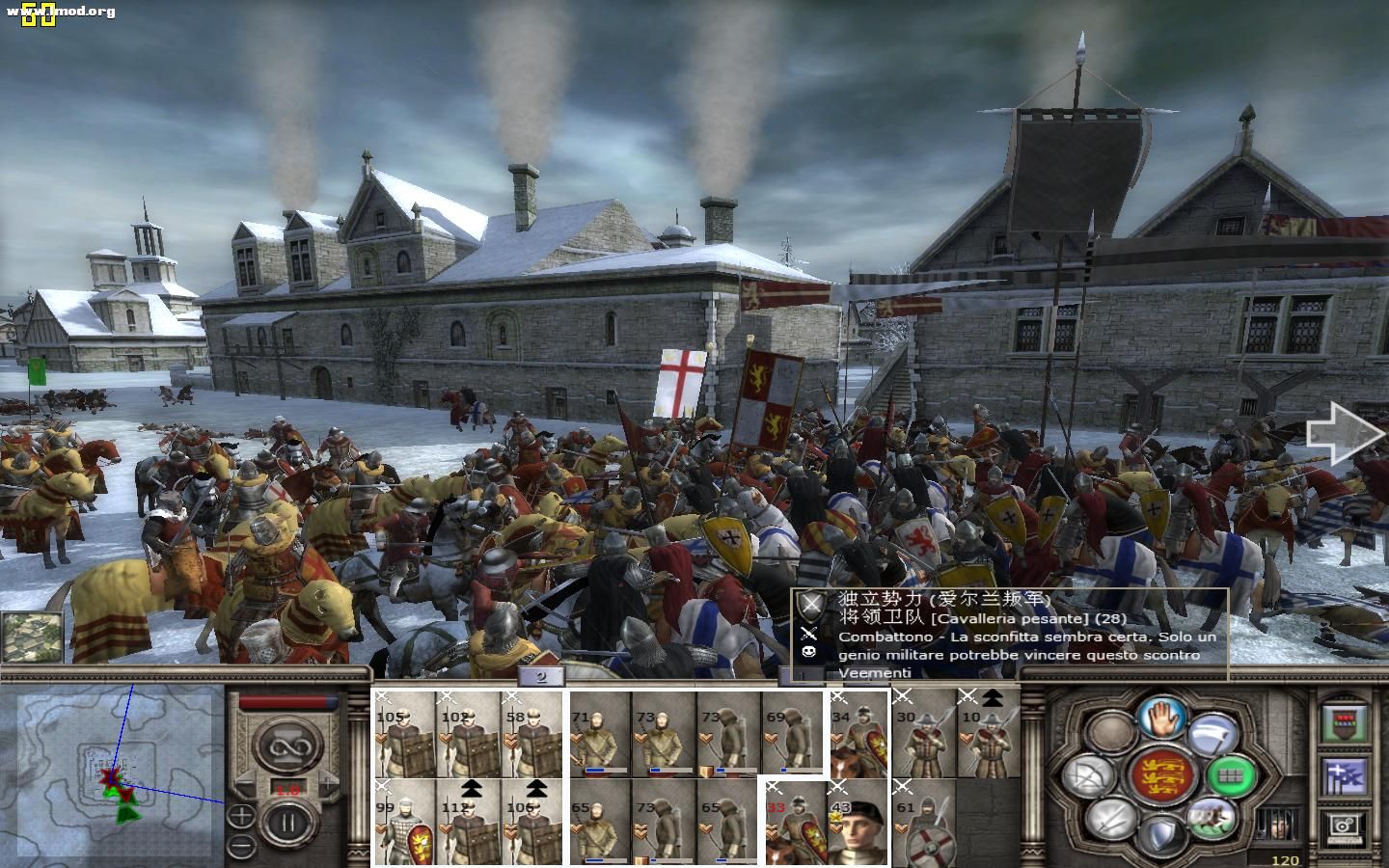
Task: Open the camera options button
Action: pos(1344,826)
